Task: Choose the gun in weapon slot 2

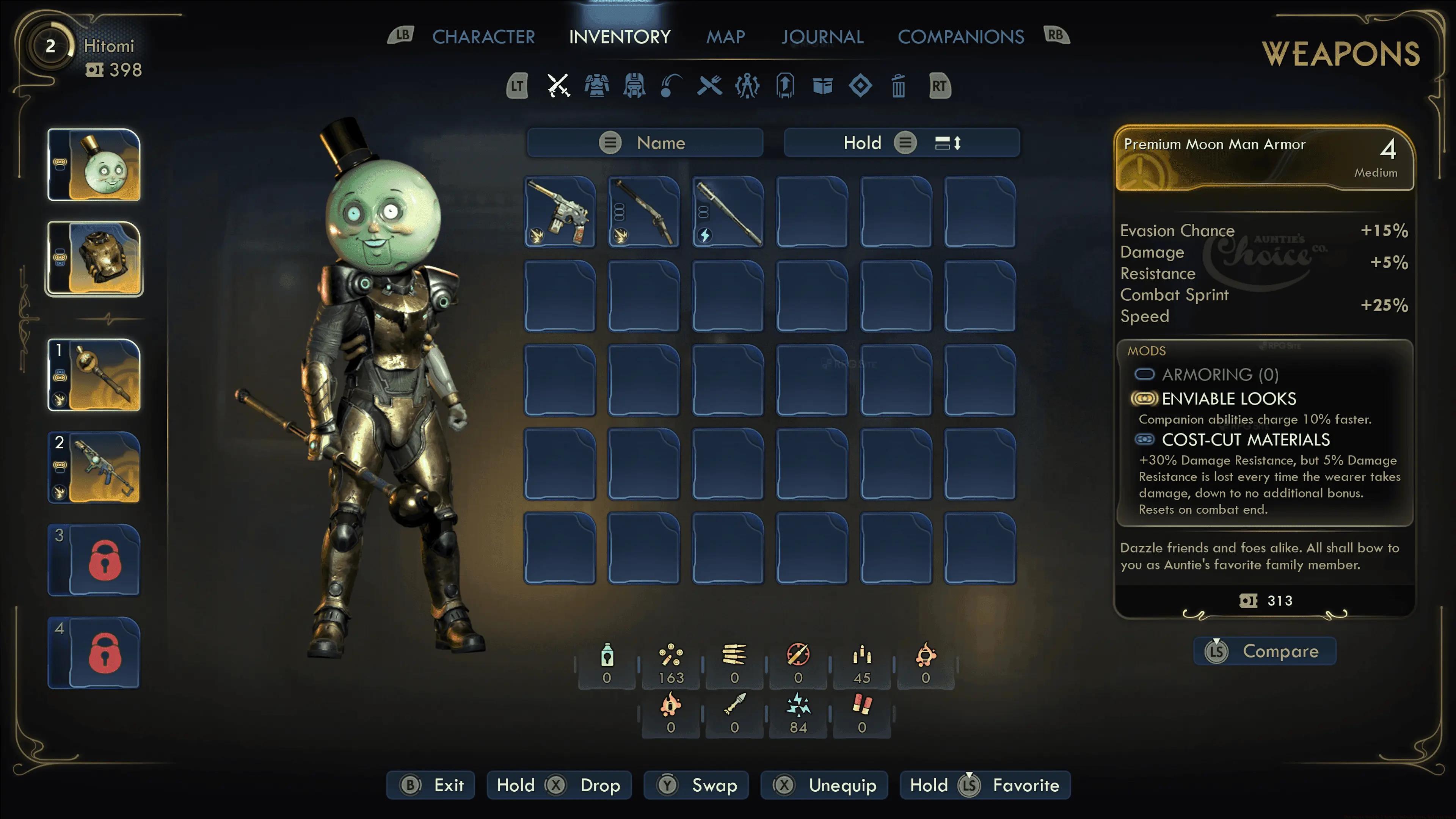Action: 94,468
